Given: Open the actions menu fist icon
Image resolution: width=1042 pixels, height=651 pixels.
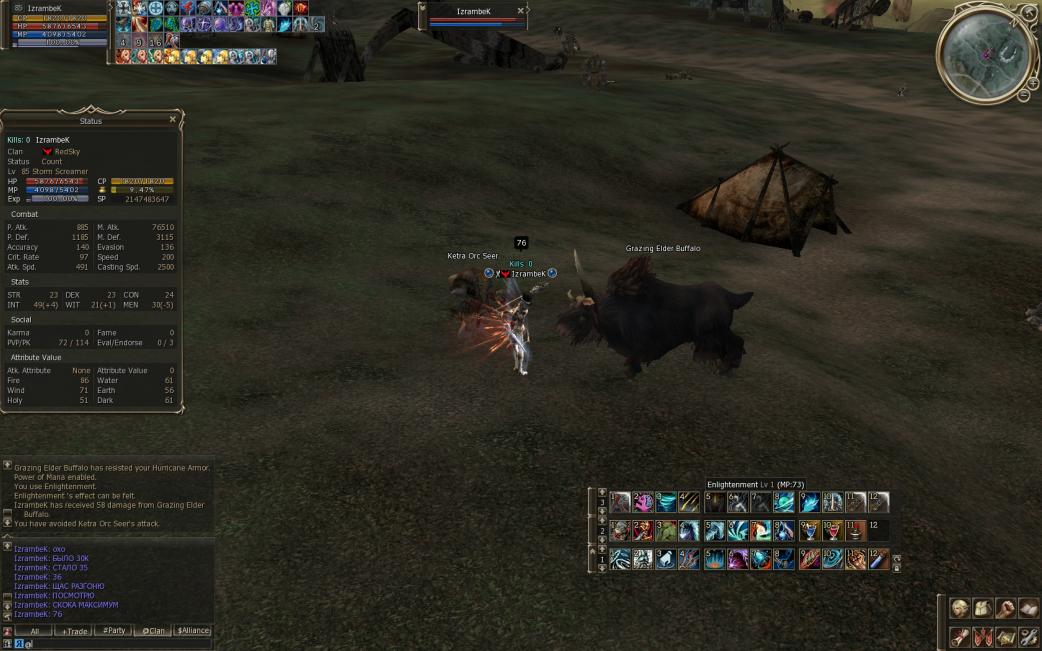Looking at the screenshot, I should coord(1005,608).
